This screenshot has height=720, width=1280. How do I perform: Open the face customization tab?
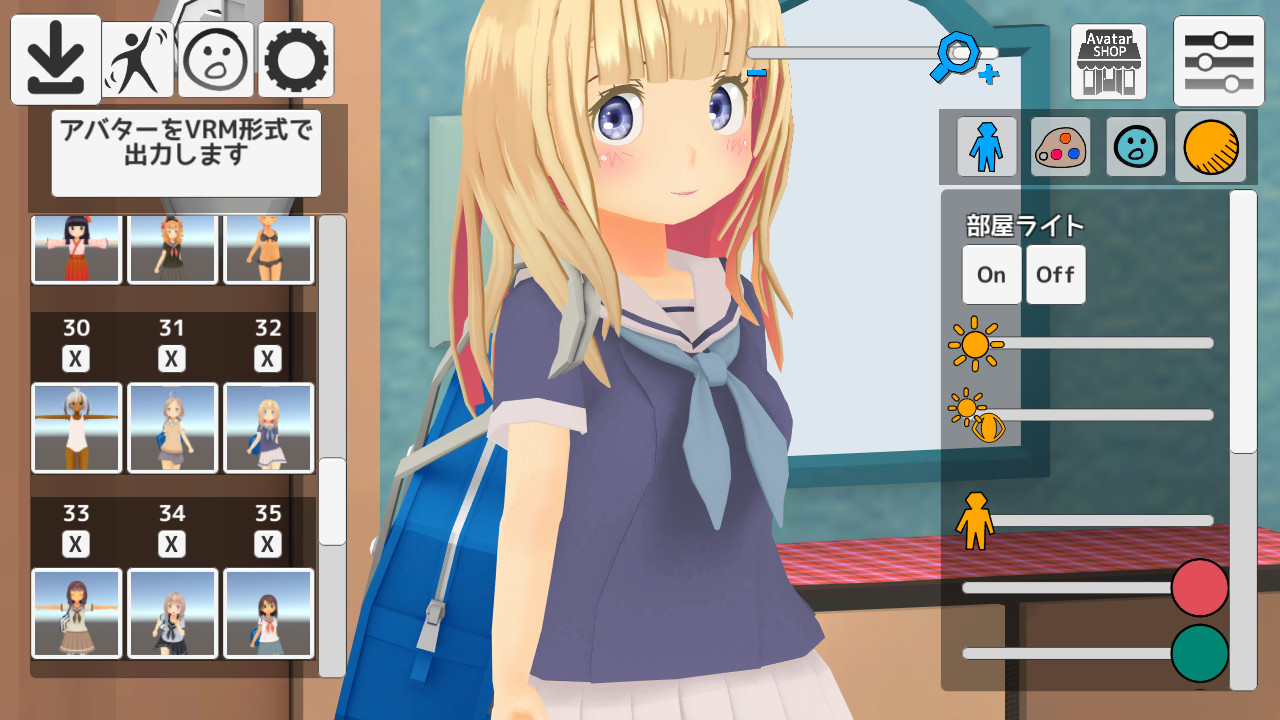click(x=1135, y=146)
